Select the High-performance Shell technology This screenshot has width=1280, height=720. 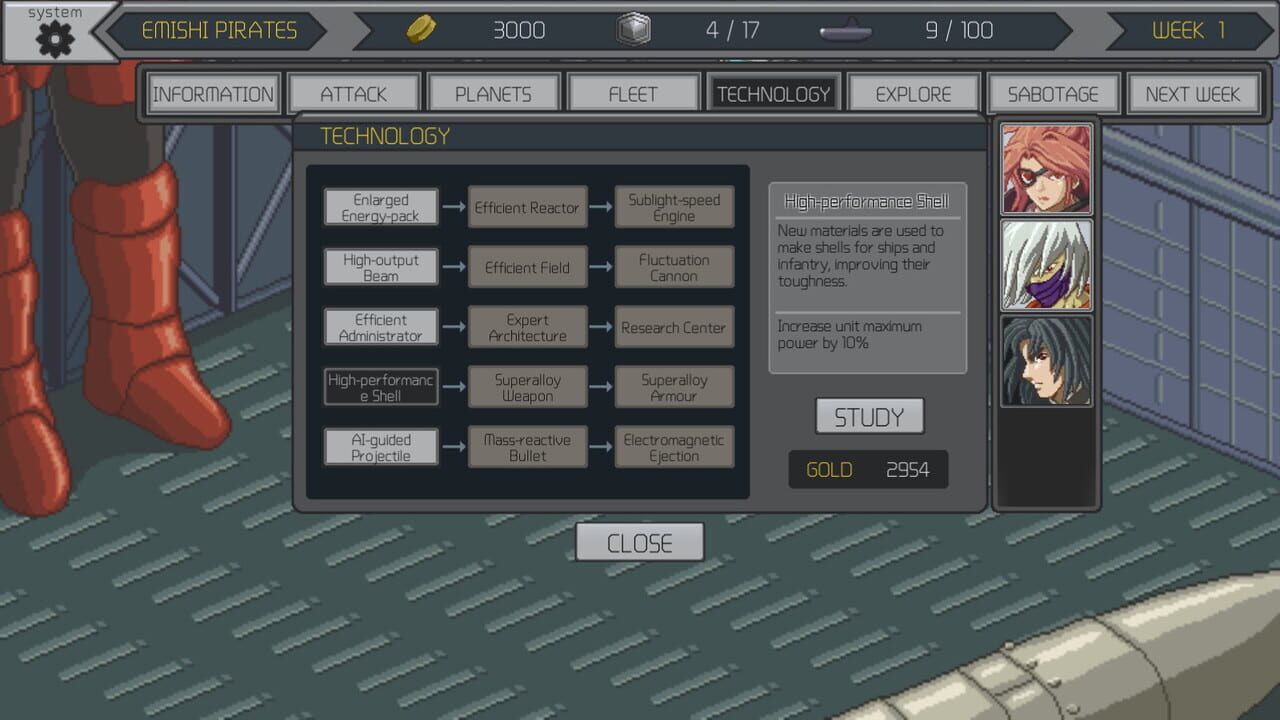[380, 387]
